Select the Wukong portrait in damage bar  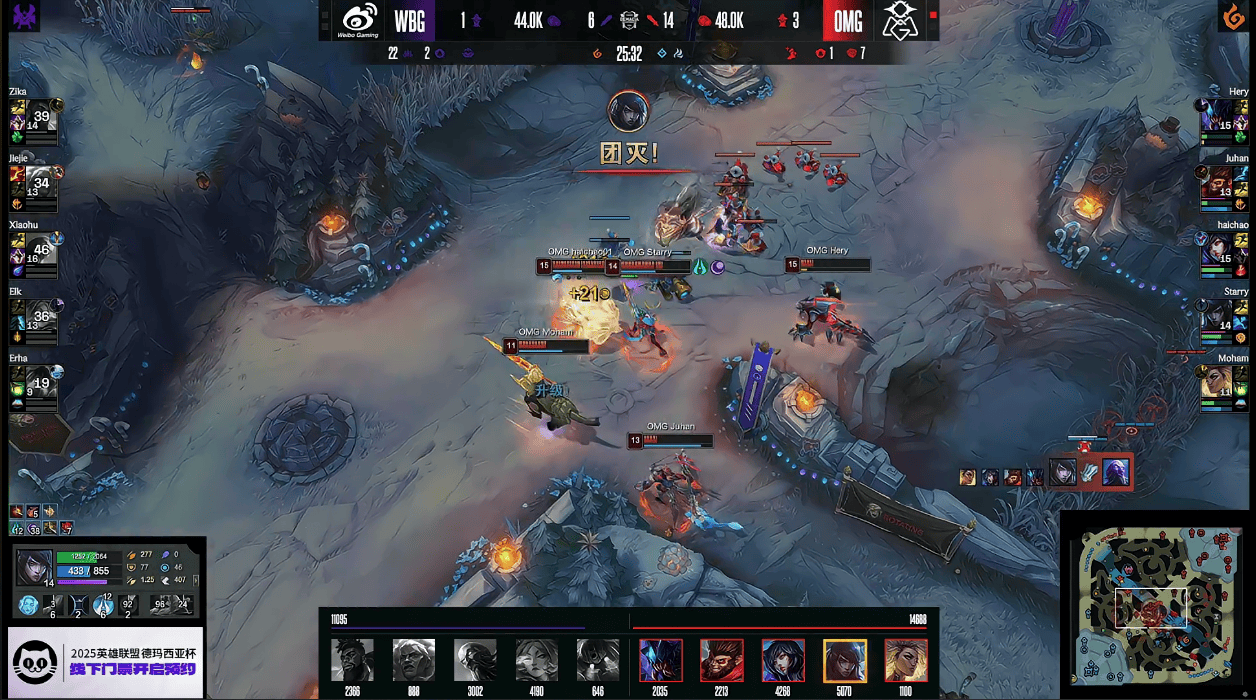(x=721, y=661)
